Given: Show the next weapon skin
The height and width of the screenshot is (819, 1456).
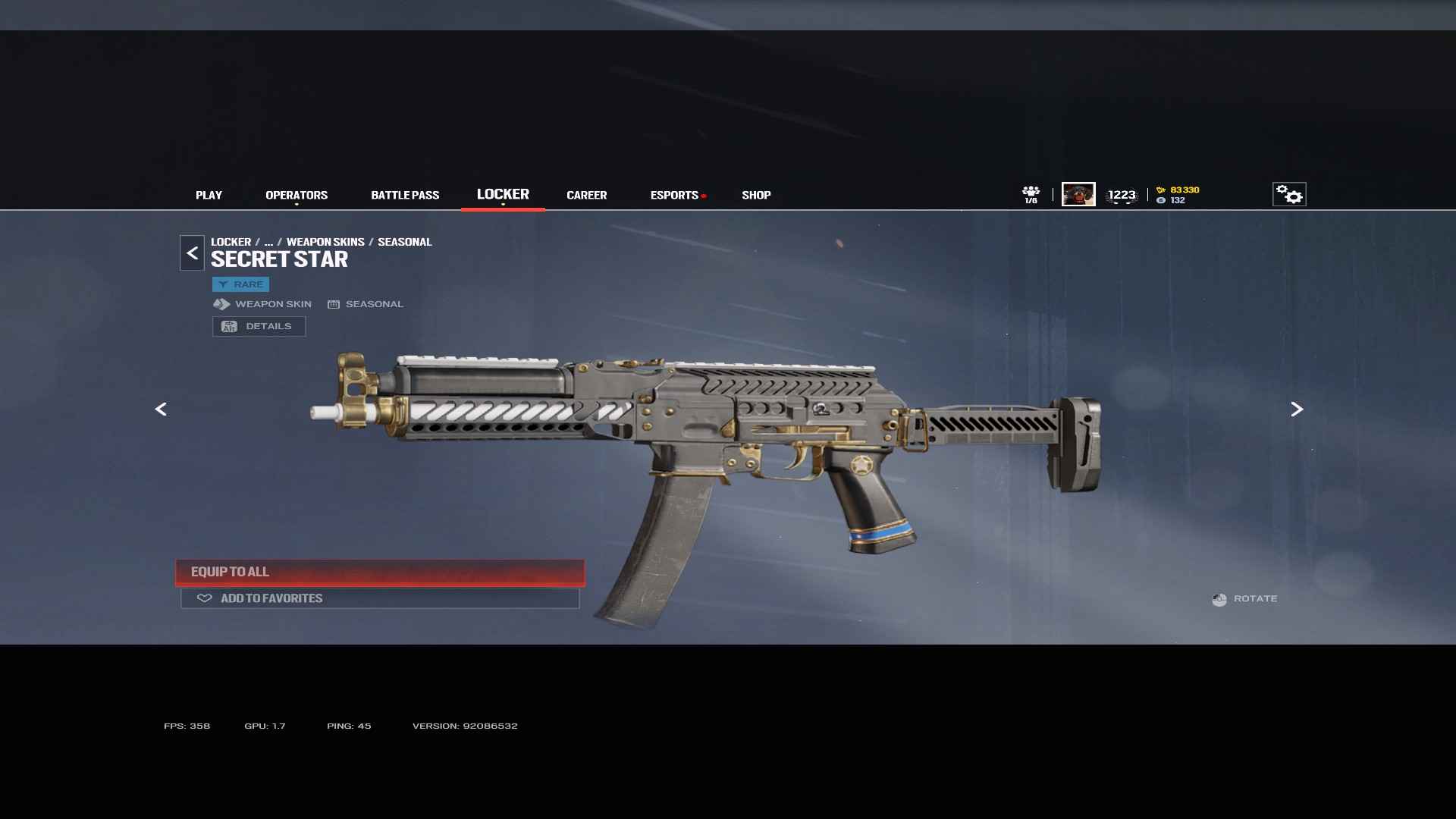Looking at the screenshot, I should [x=1297, y=409].
